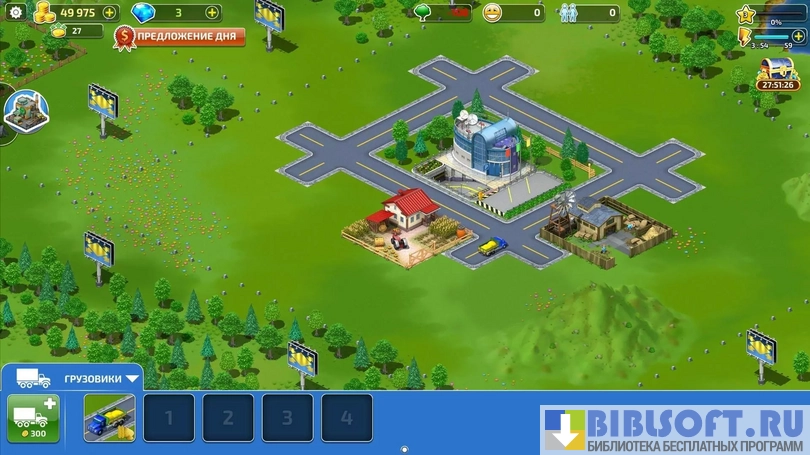Select empty truck slot number 1
Viewport: 810px width, 455px height.
click(168, 418)
